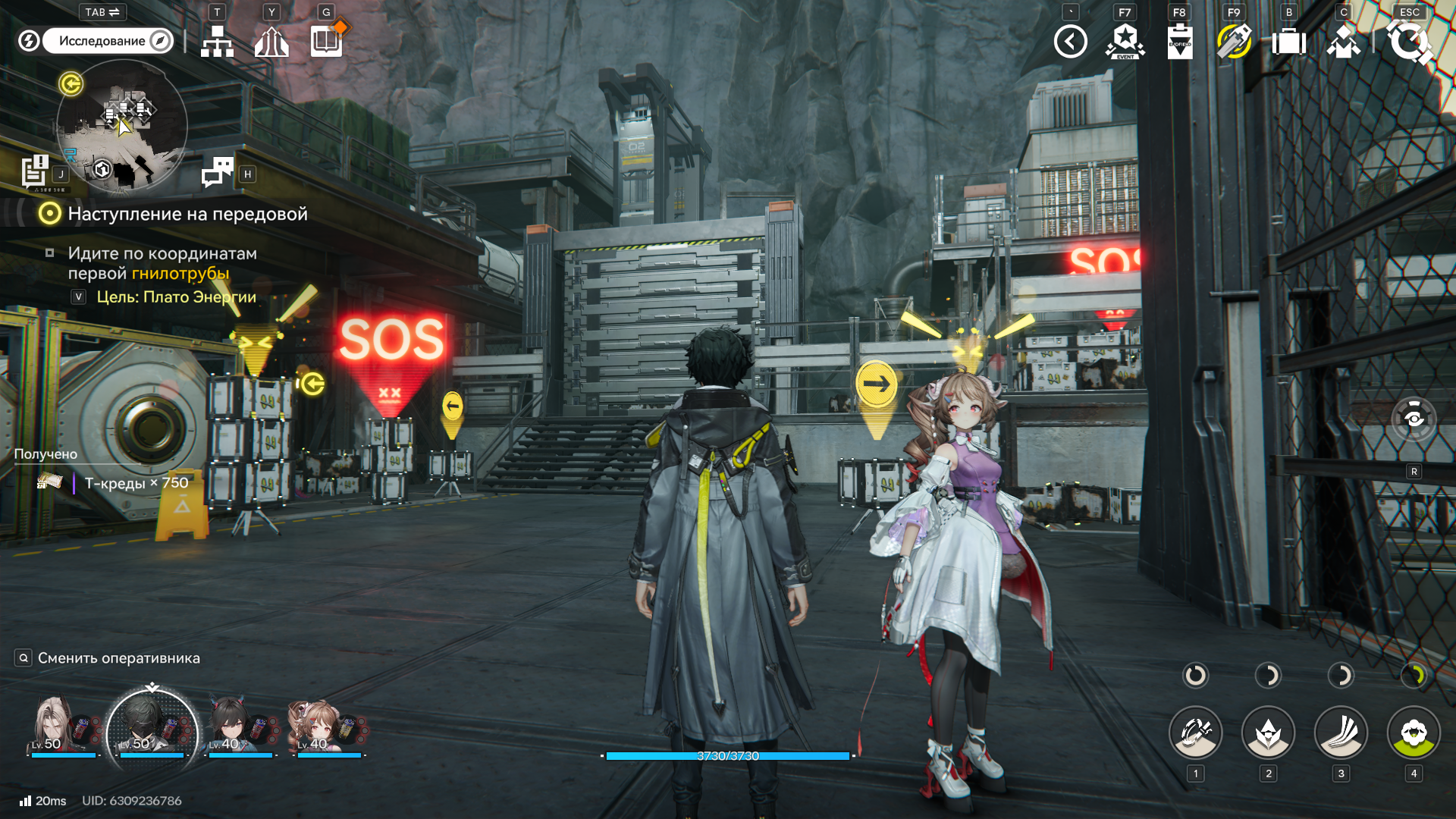Open the star Event menu

pyautogui.click(x=1125, y=42)
